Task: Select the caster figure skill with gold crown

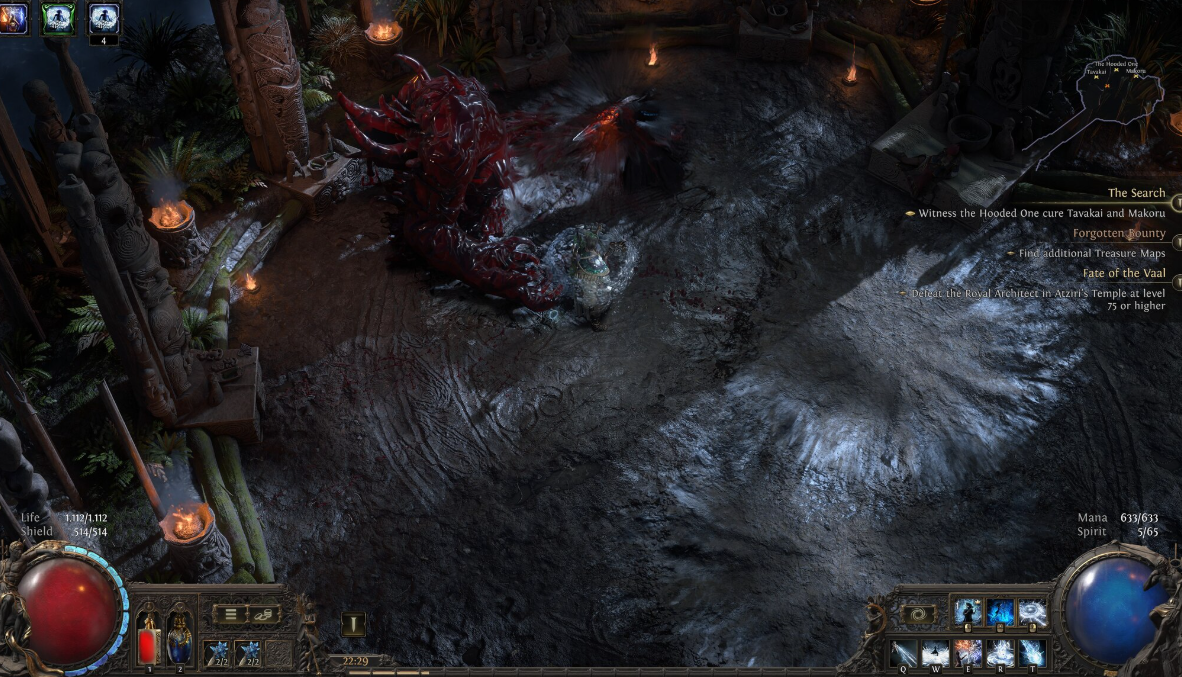Action: pyautogui.click(x=968, y=612)
